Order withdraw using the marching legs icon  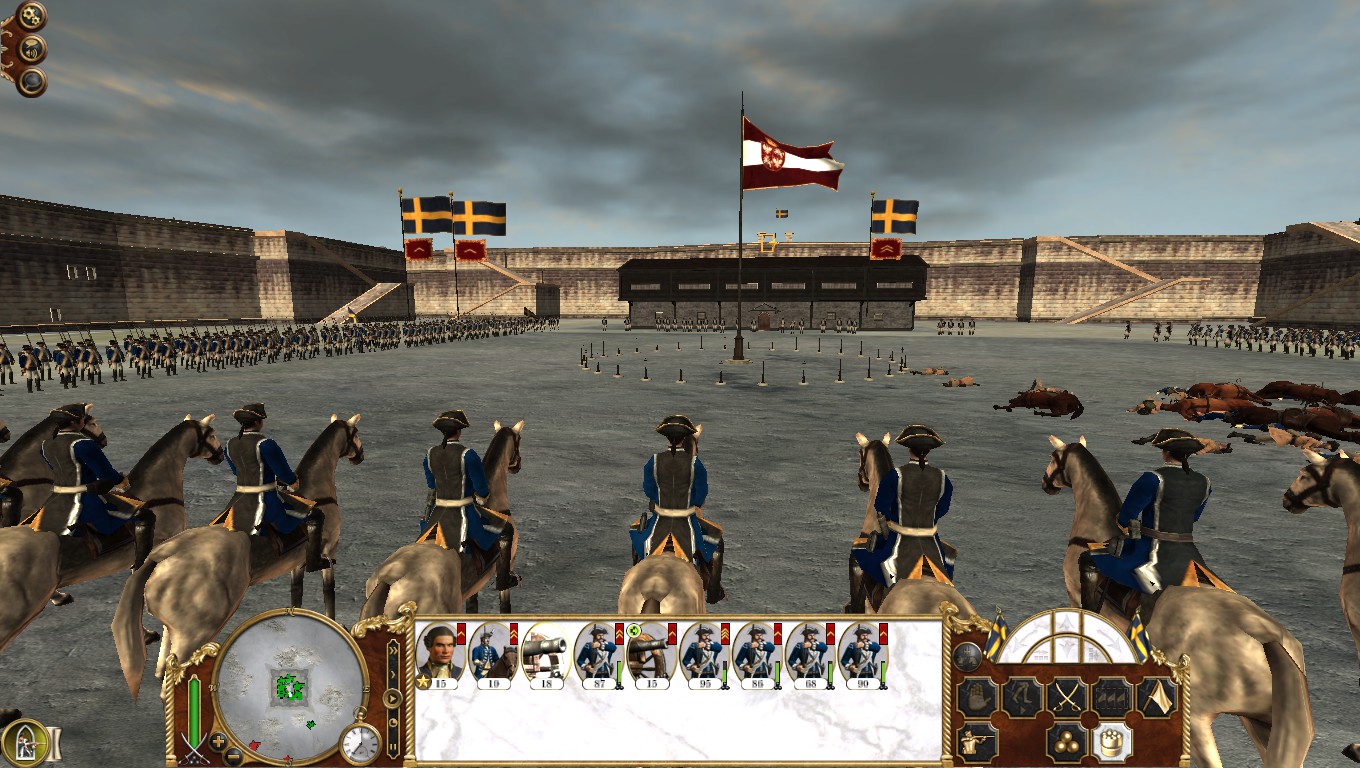1022,696
